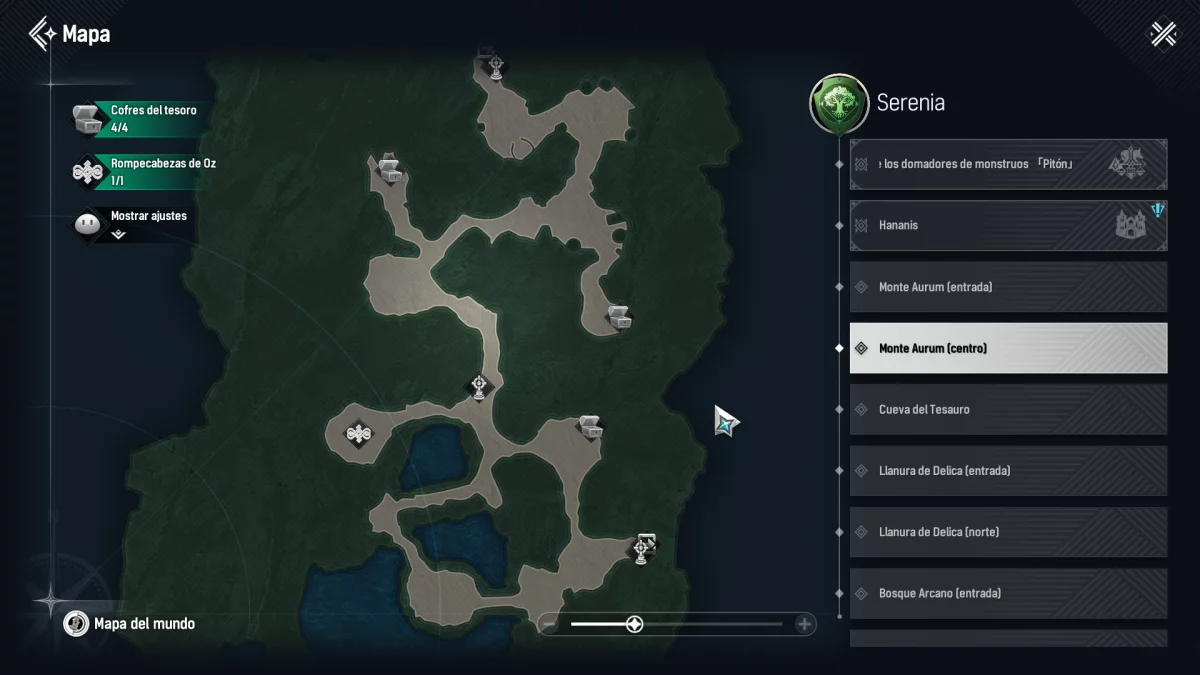Screen dimensions: 1200x675
Task: Close the map with the top-right X
Action: pyautogui.click(x=1163, y=34)
